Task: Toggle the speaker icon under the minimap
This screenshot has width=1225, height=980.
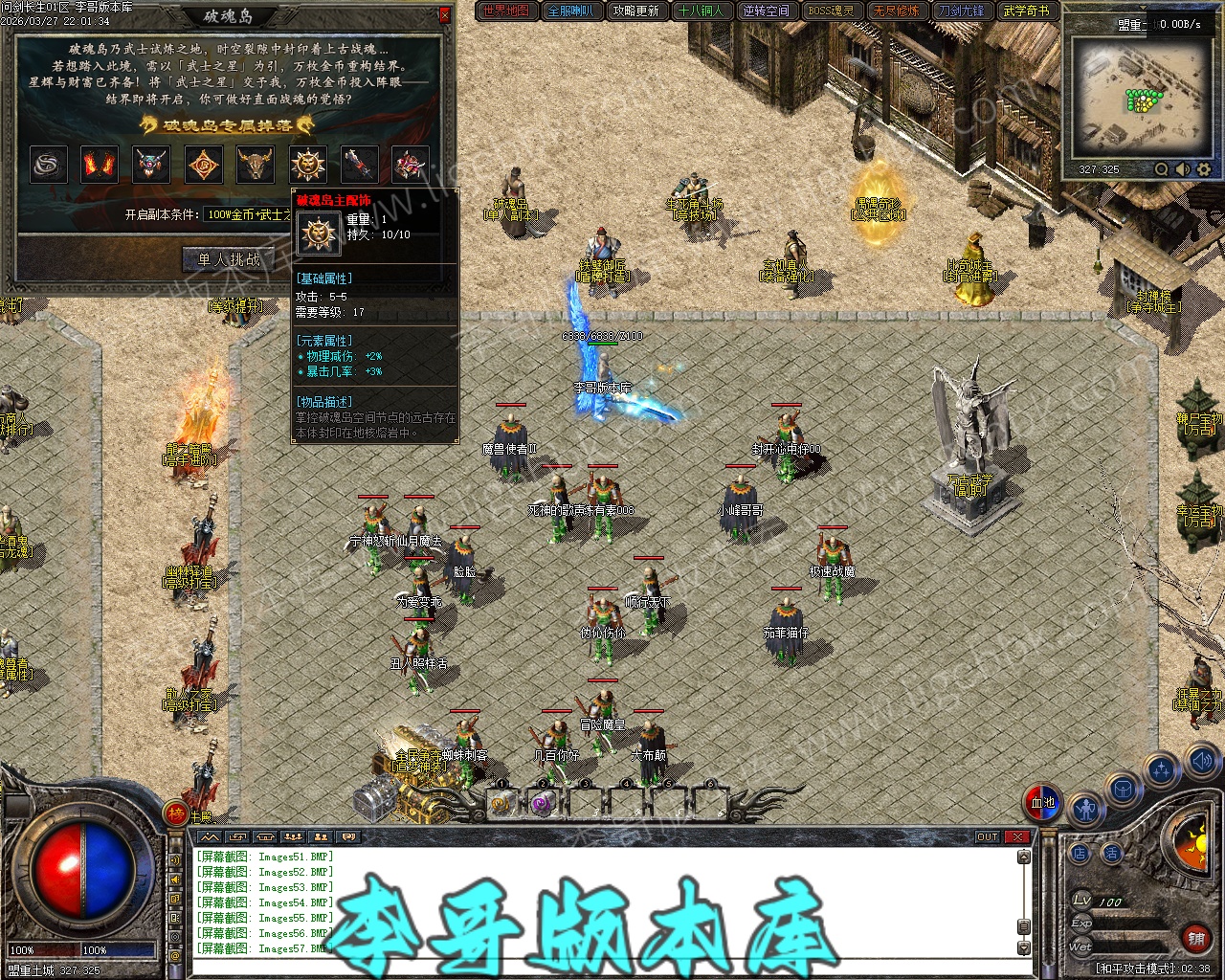Action: 1183,169
